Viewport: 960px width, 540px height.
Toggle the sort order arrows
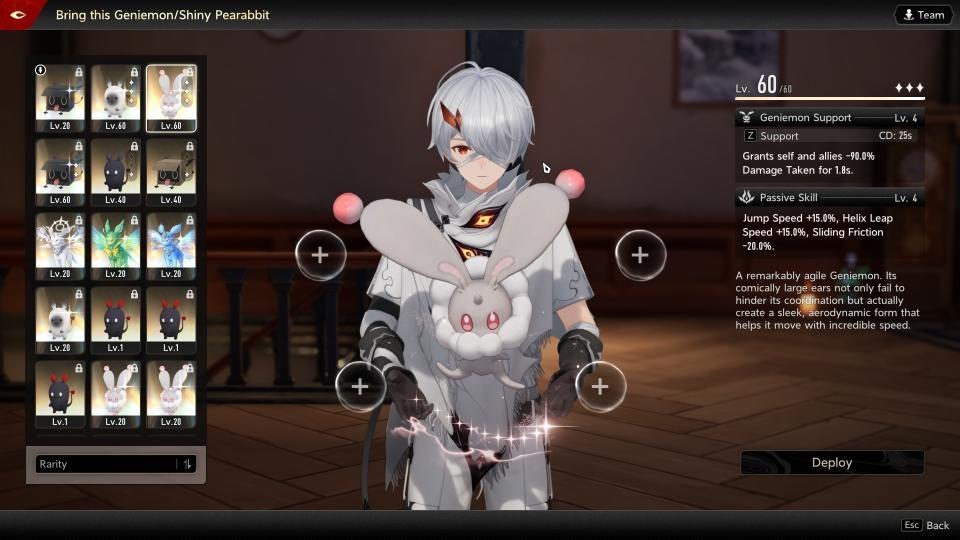187,464
